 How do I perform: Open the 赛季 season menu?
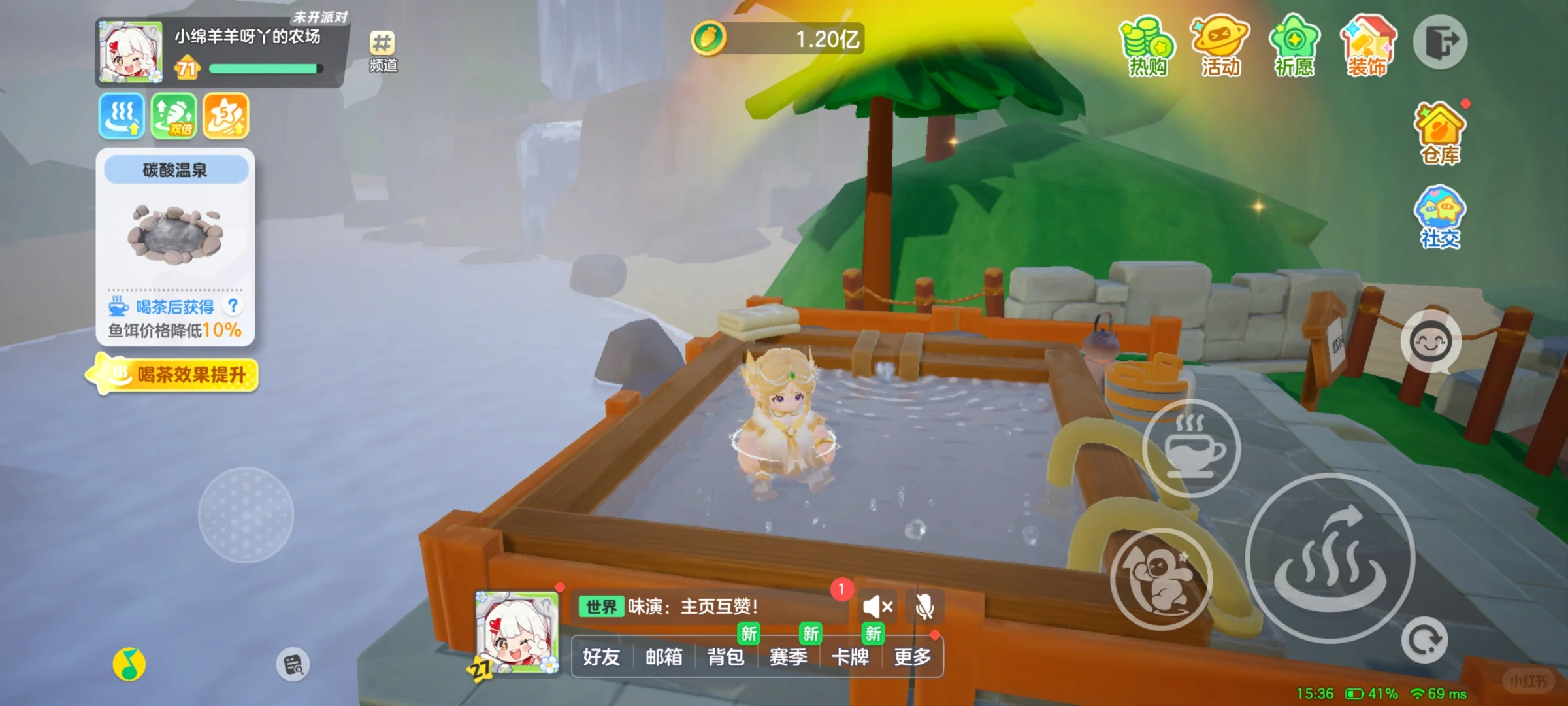click(788, 656)
